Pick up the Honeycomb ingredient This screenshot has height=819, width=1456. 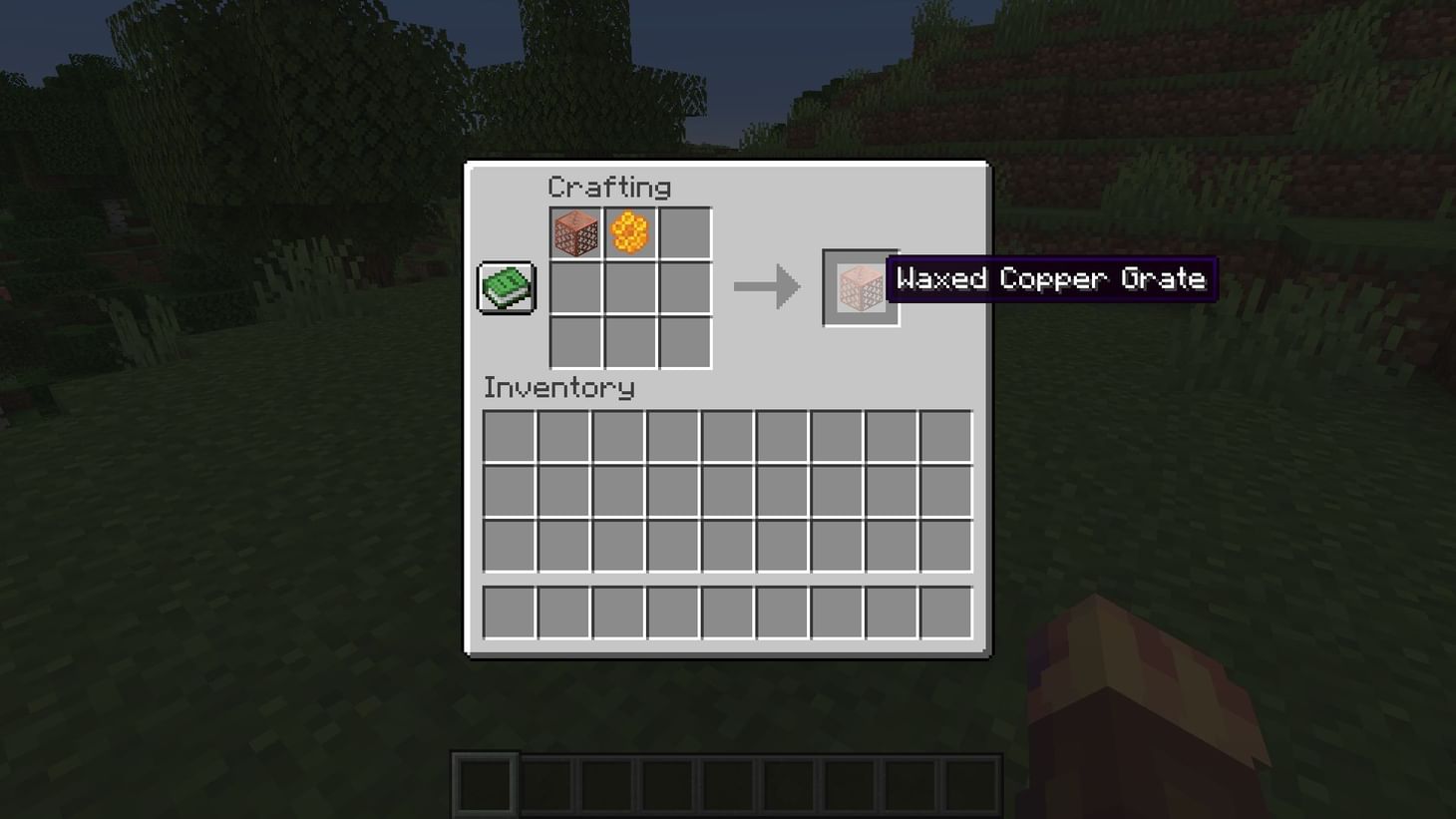[x=630, y=232]
